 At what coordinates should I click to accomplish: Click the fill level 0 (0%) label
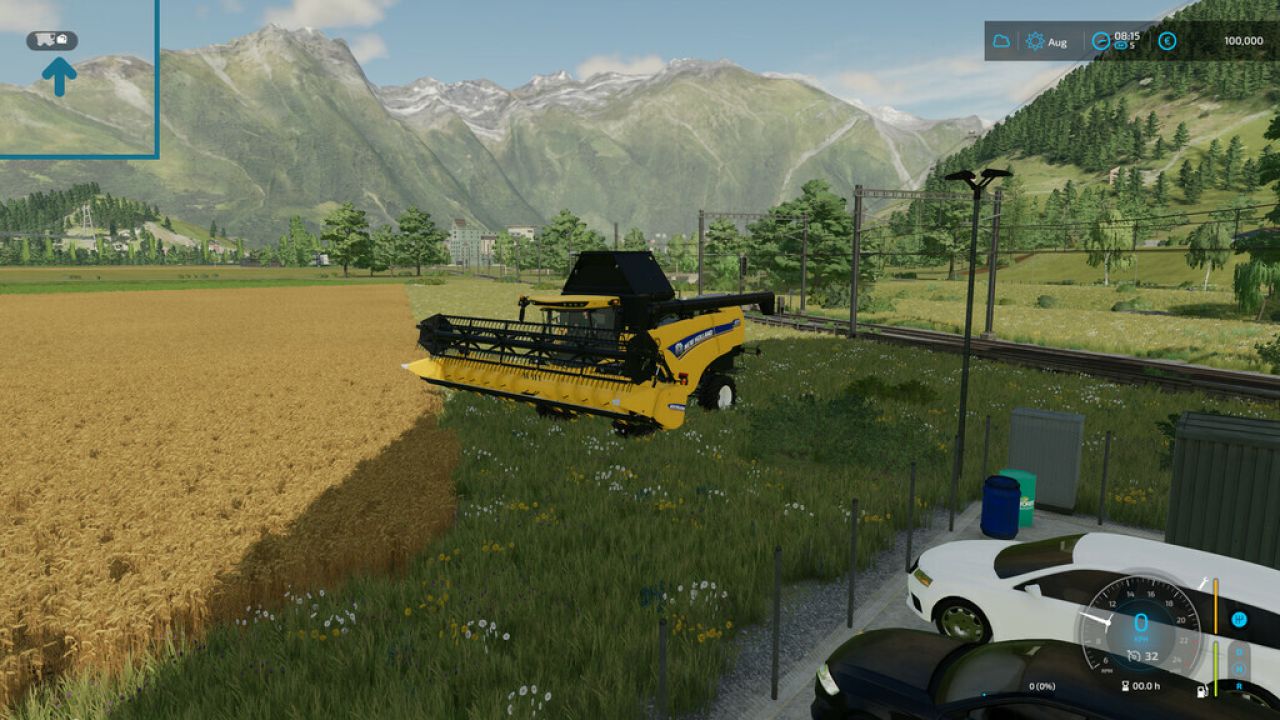pyautogui.click(x=1041, y=686)
